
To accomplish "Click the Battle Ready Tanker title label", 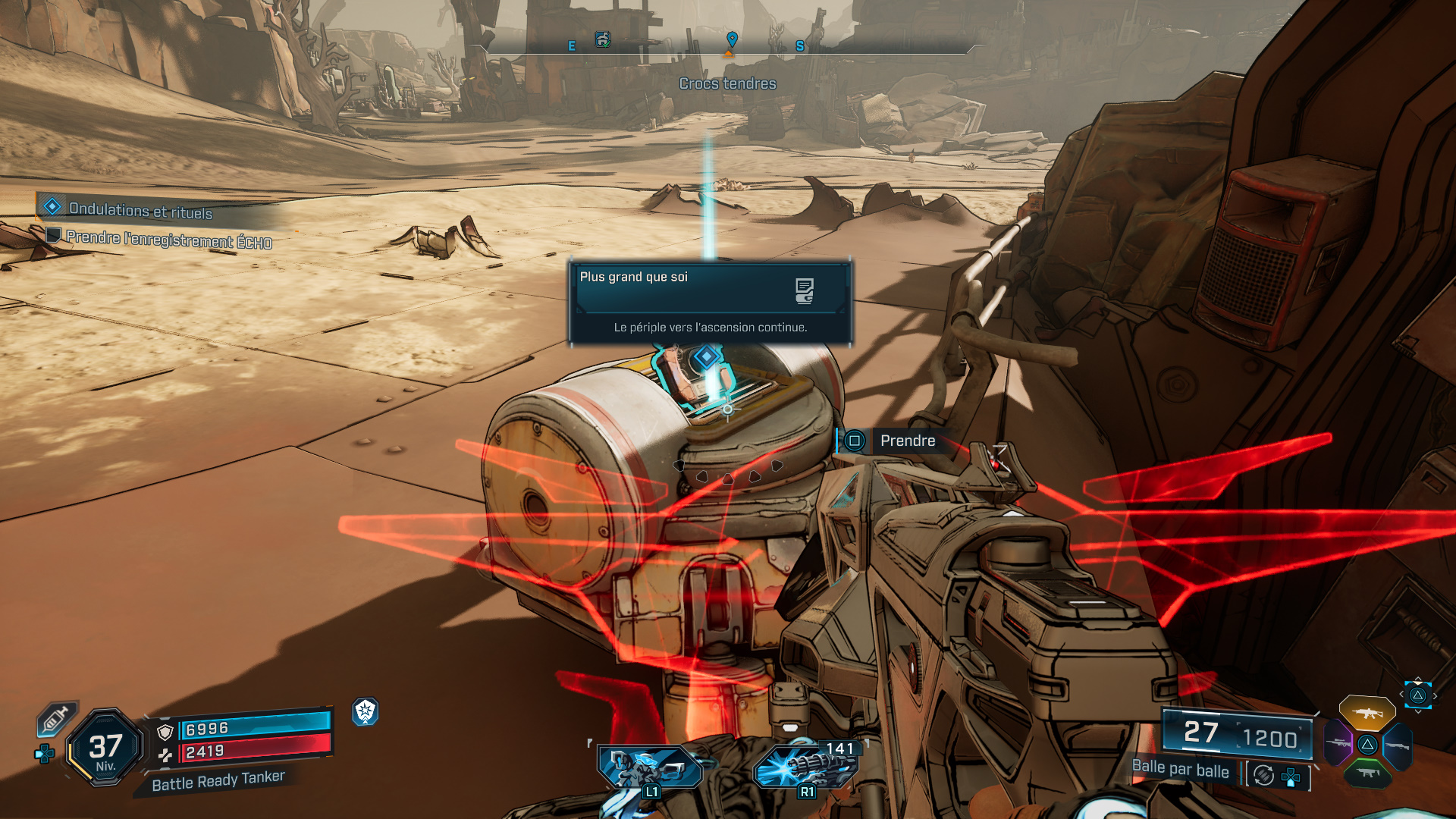I will (218, 780).
